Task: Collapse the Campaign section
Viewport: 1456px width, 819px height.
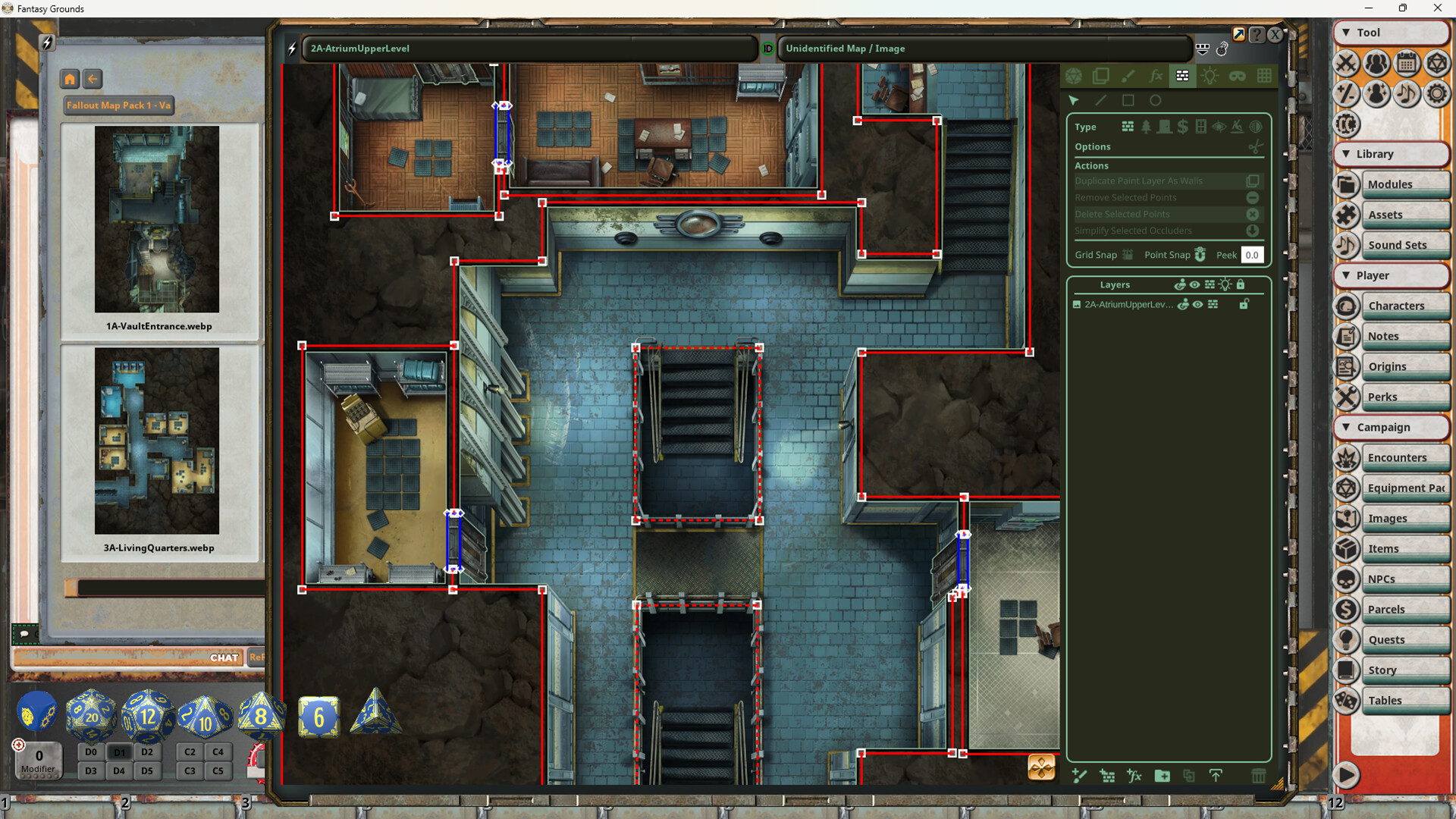Action: [x=1346, y=427]
